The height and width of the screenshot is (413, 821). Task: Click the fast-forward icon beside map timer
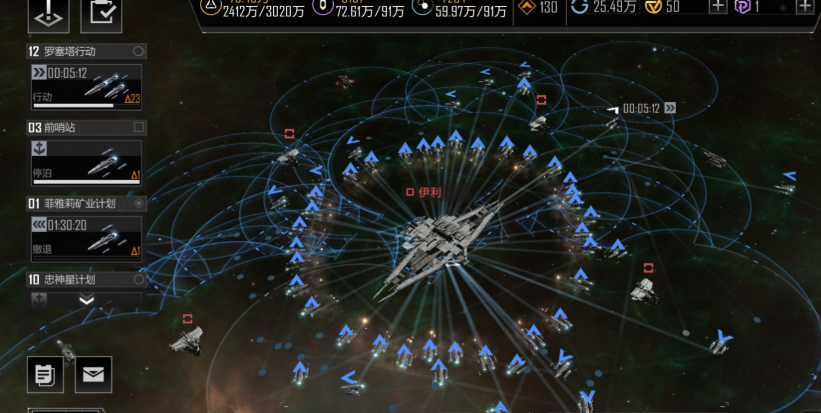pos(670,108)
